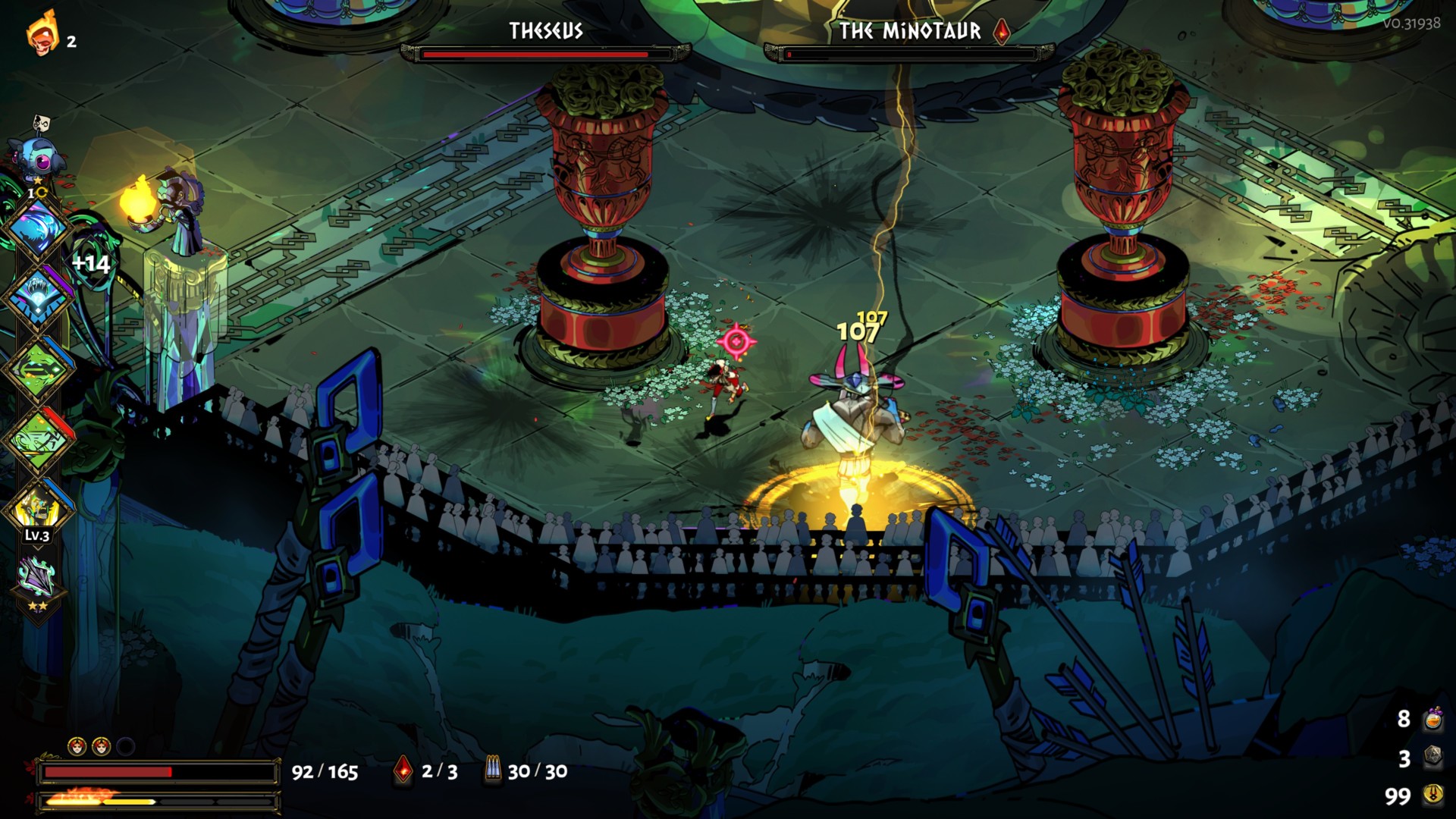Click the two-star companion icon with green flames
Image resolution: width=1456 pixels, height=819 pixels.
(x=38, y=580)
